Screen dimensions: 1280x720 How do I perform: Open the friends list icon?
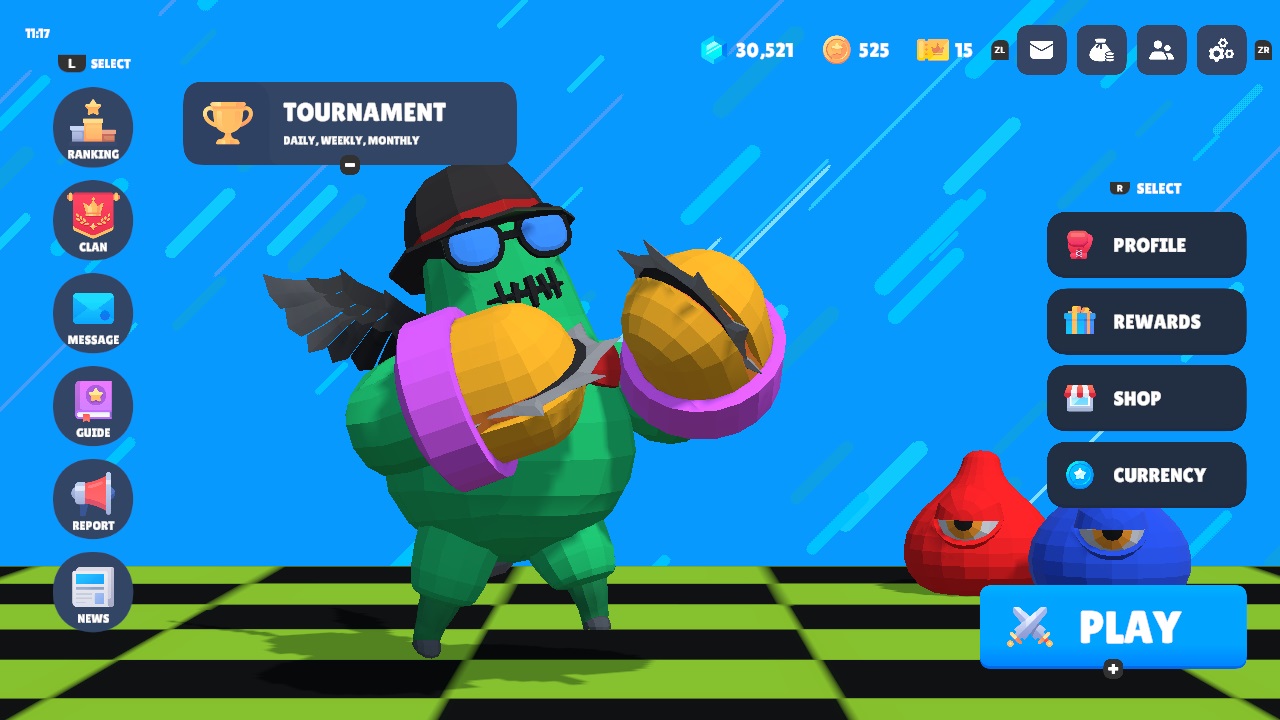(1161, 50)
